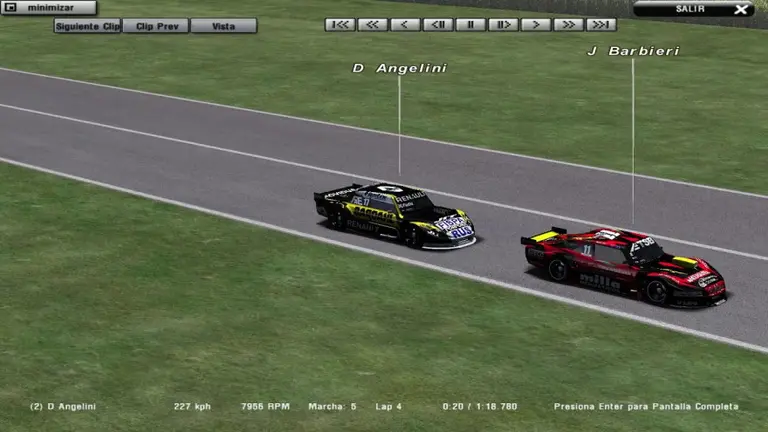Skip to the replay end
This screenshot has width=768, height=432.
[x=601, y=24]
